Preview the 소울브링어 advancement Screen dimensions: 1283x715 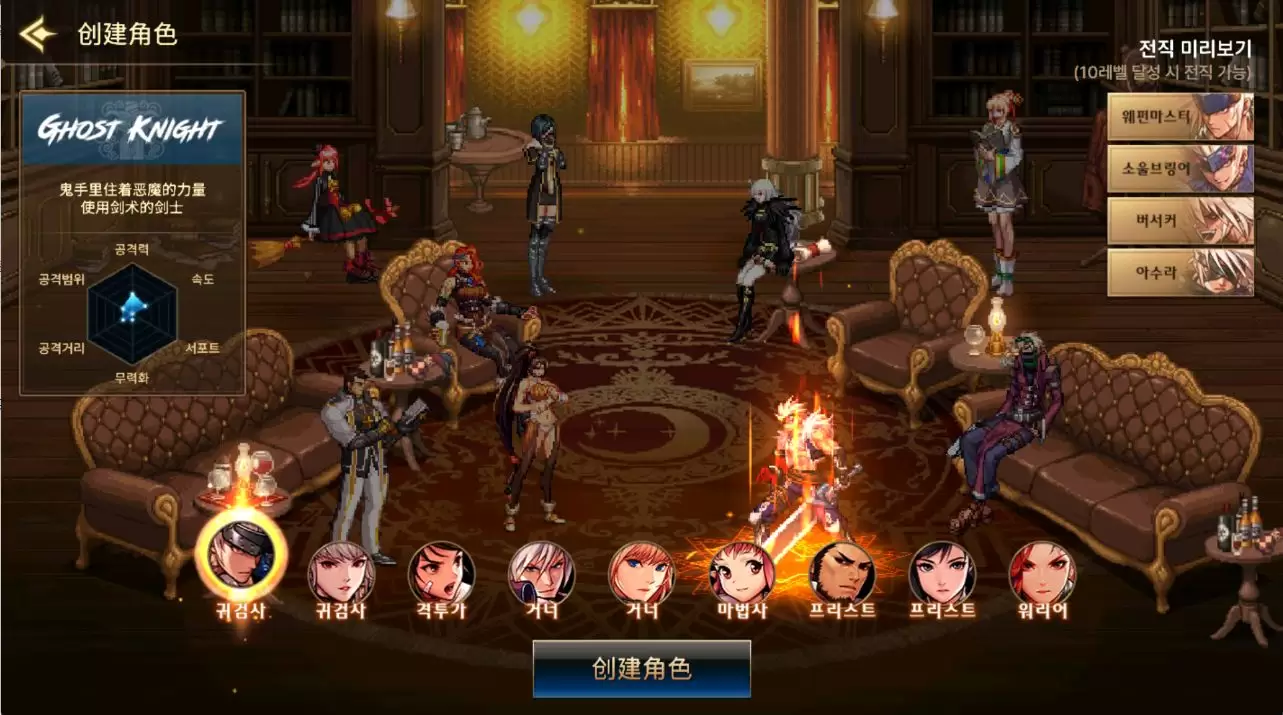1180,169
